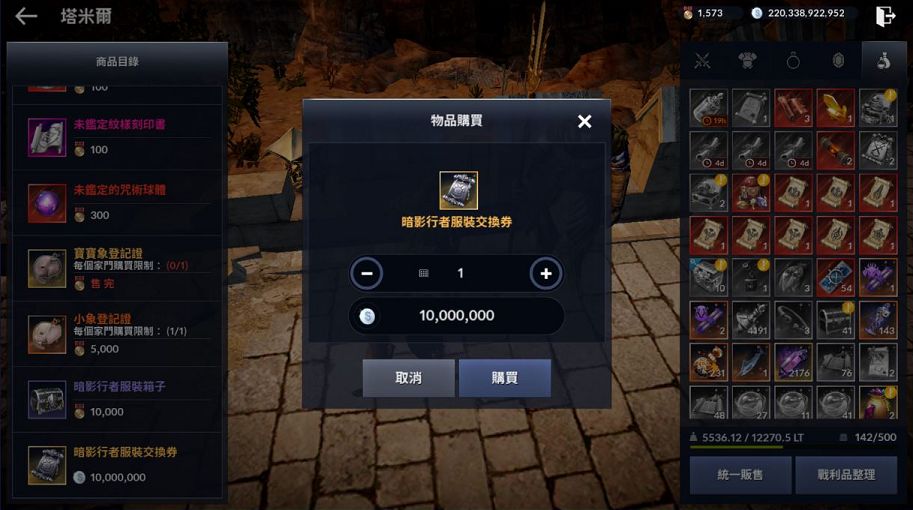Open the inventory tab with gem icon
The height and width of the screenshot is (510, 913).
tap(838, 61)
